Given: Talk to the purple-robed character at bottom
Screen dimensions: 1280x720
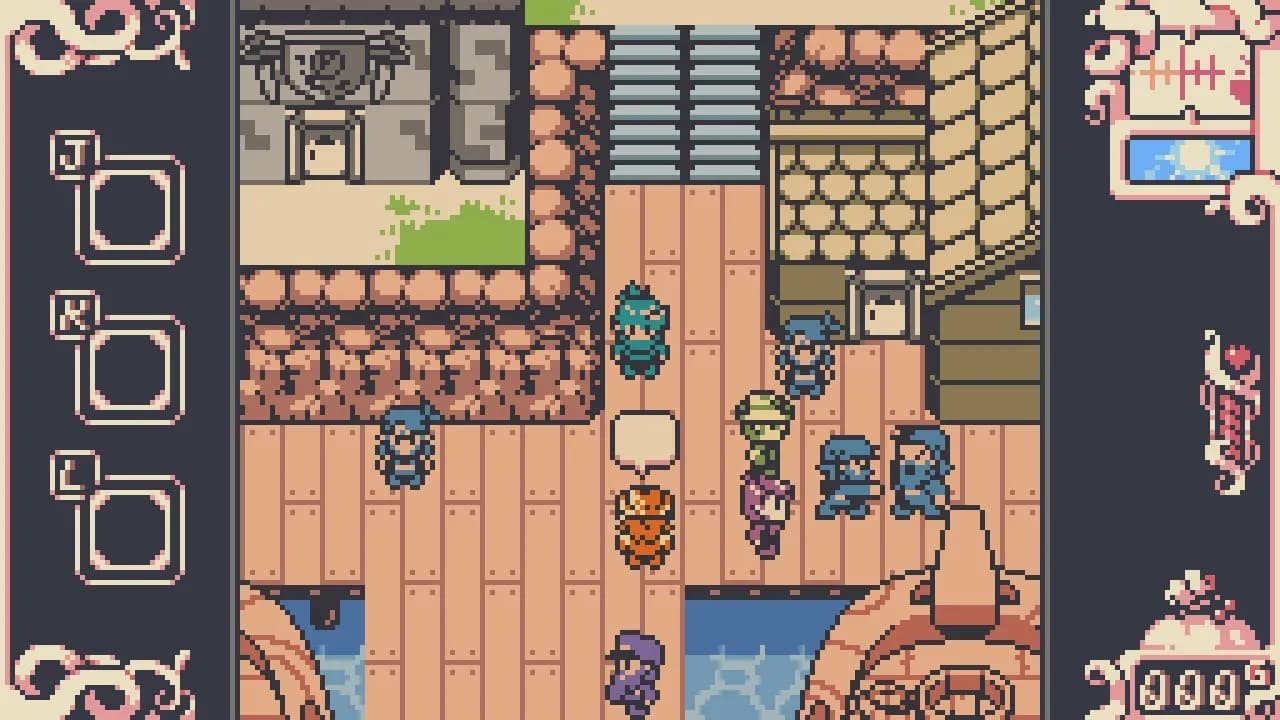Looking at the screenshot, I should click(635, 665).
